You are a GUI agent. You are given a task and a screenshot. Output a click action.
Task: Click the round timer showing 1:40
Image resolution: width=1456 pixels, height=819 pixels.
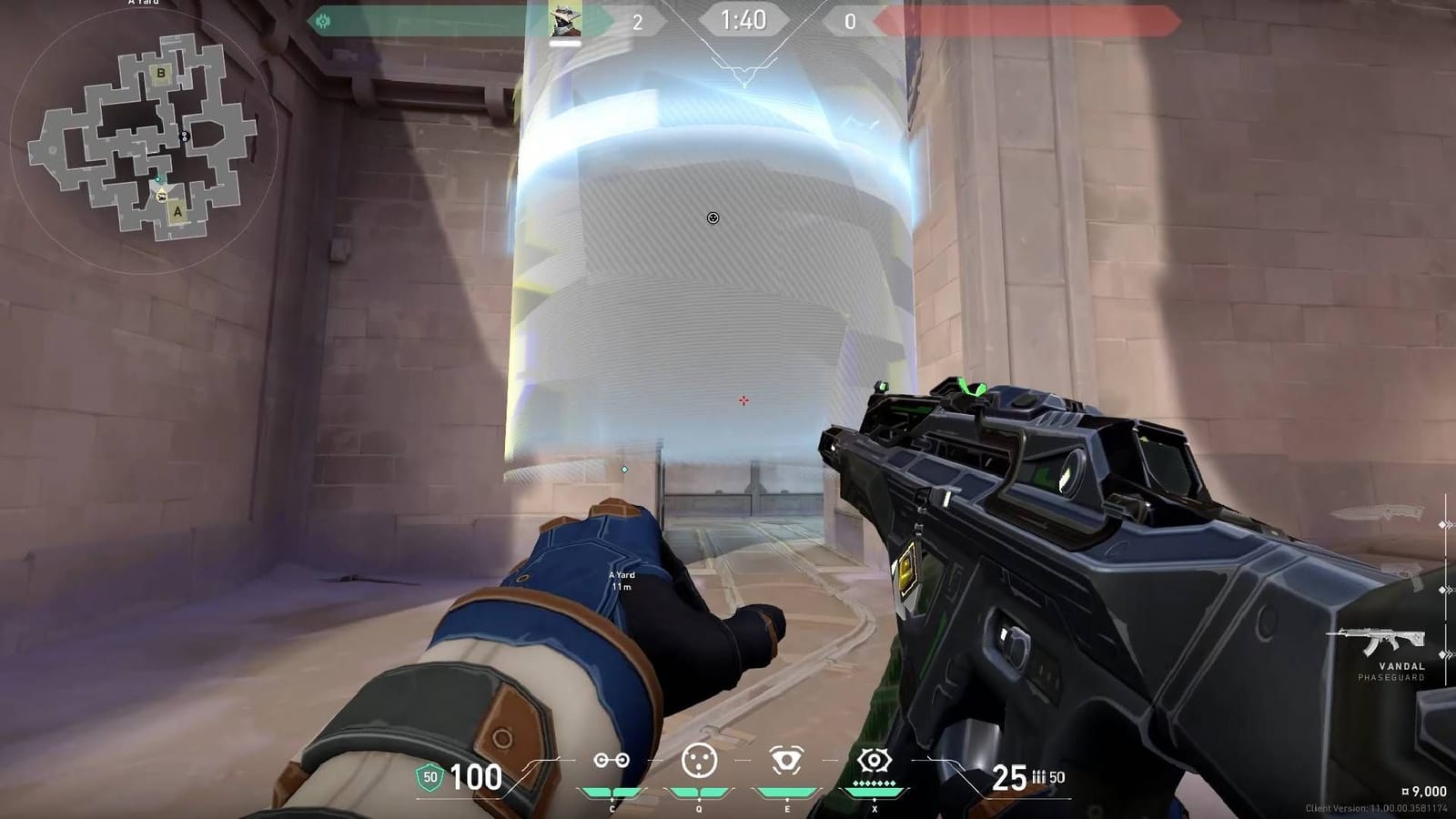(x=742, y=20)
